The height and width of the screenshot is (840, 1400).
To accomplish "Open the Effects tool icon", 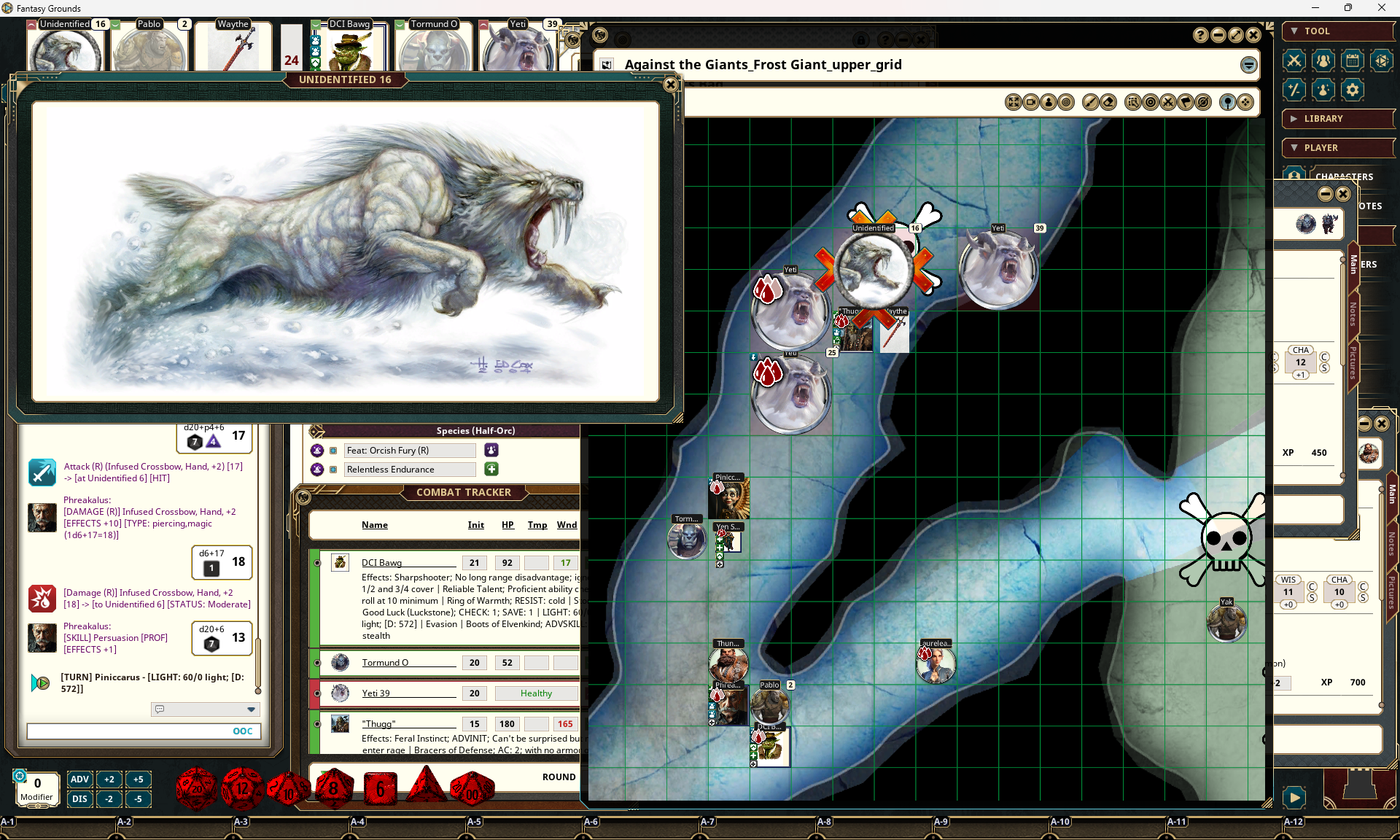I will tap(1323, 90).
